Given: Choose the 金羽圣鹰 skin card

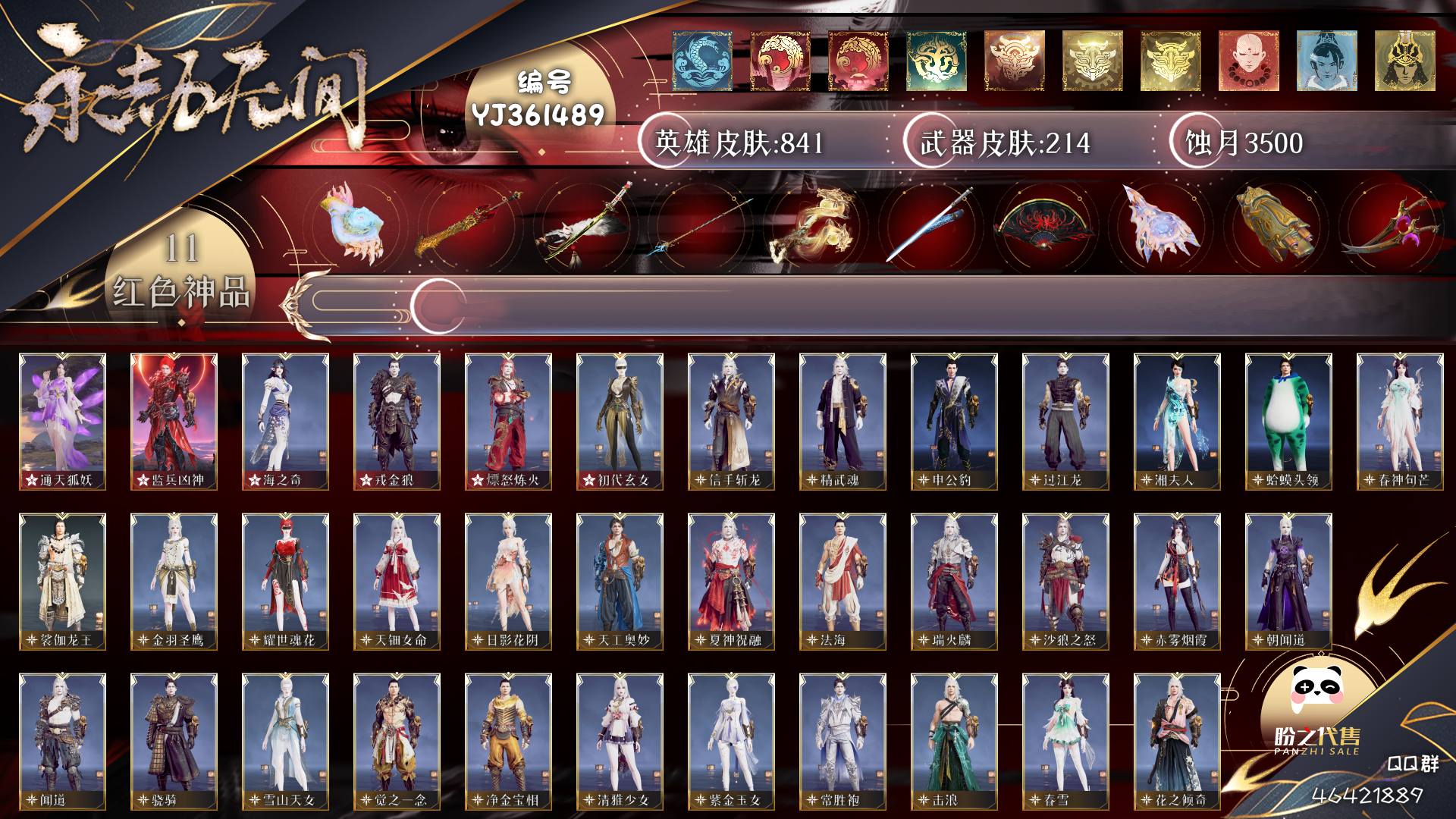Looking at the screenshot, I should tap(174, 581).
